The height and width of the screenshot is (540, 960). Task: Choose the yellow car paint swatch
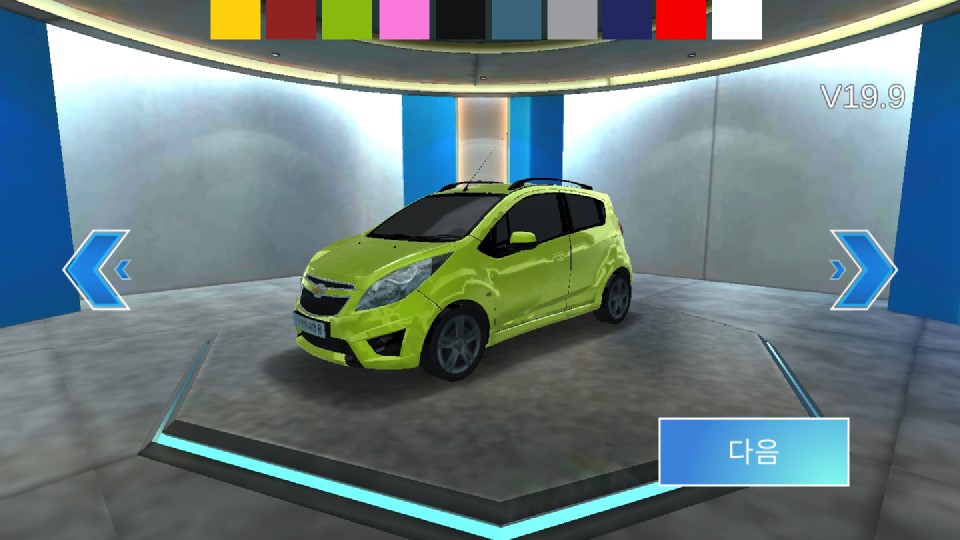click(x=235, y=20)
